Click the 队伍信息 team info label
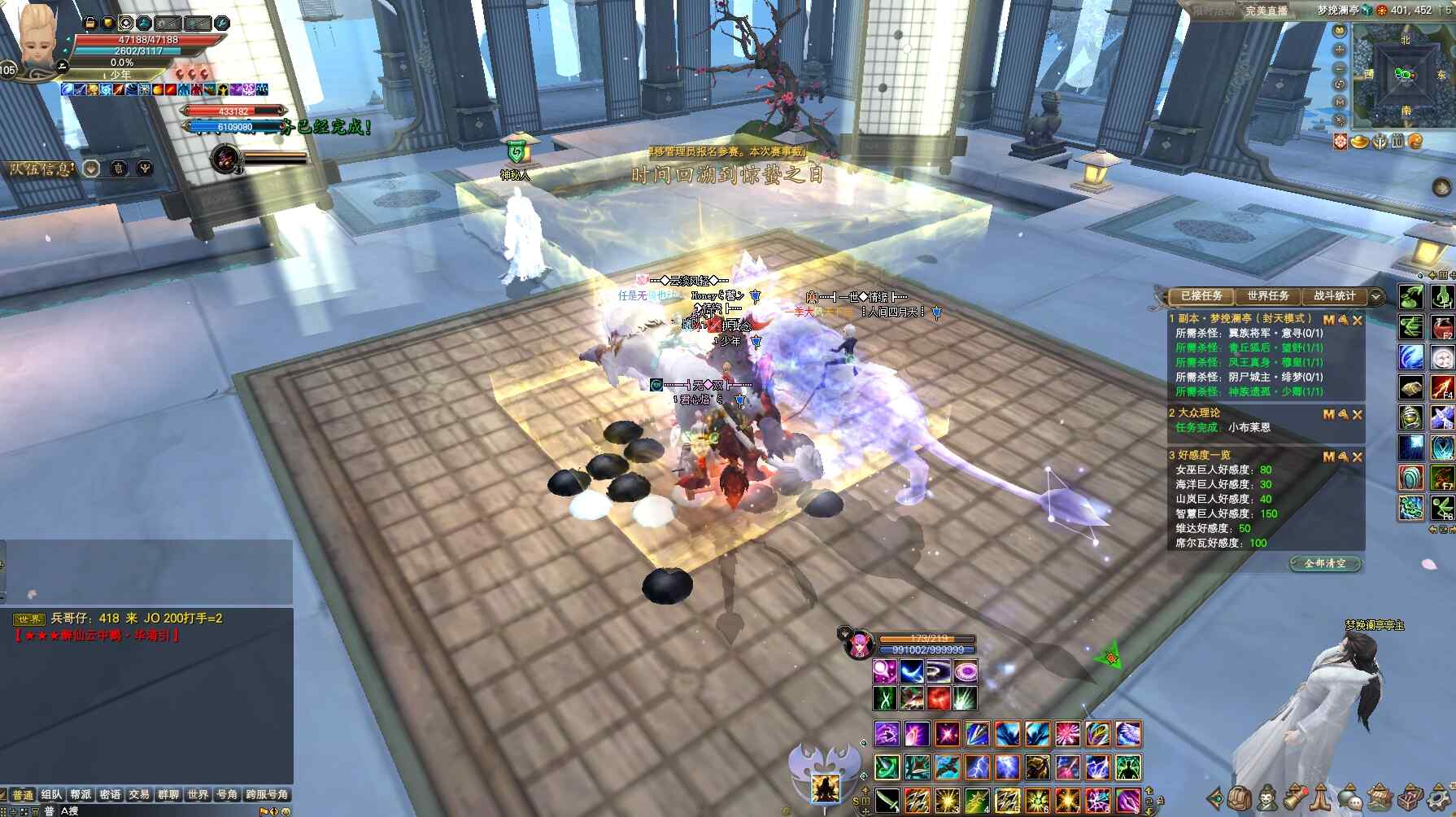This screenshot has height=817, width=1456. [41, 168]
